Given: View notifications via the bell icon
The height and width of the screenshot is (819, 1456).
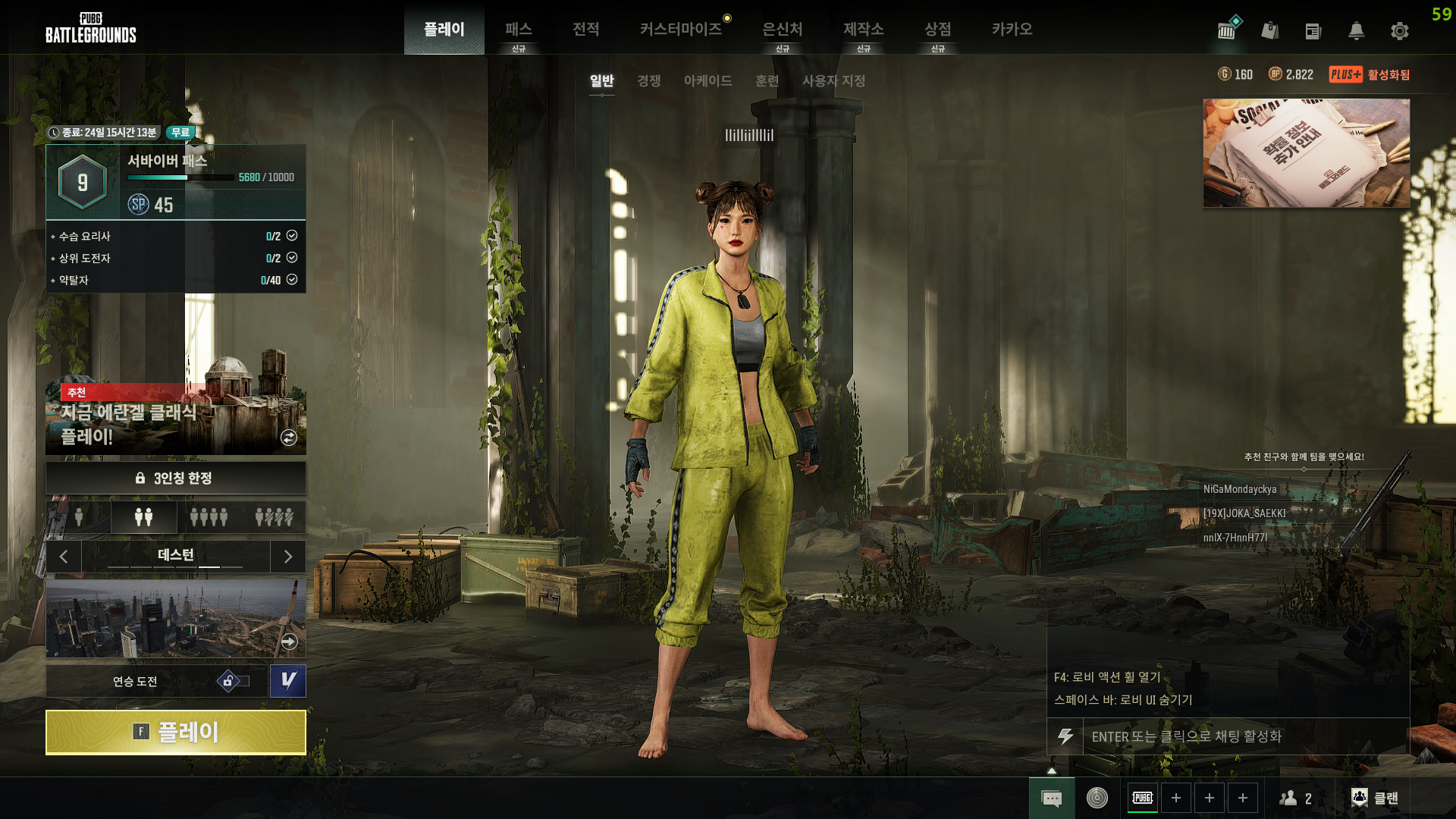Looking at the screenshot, I should point(1356,31).
